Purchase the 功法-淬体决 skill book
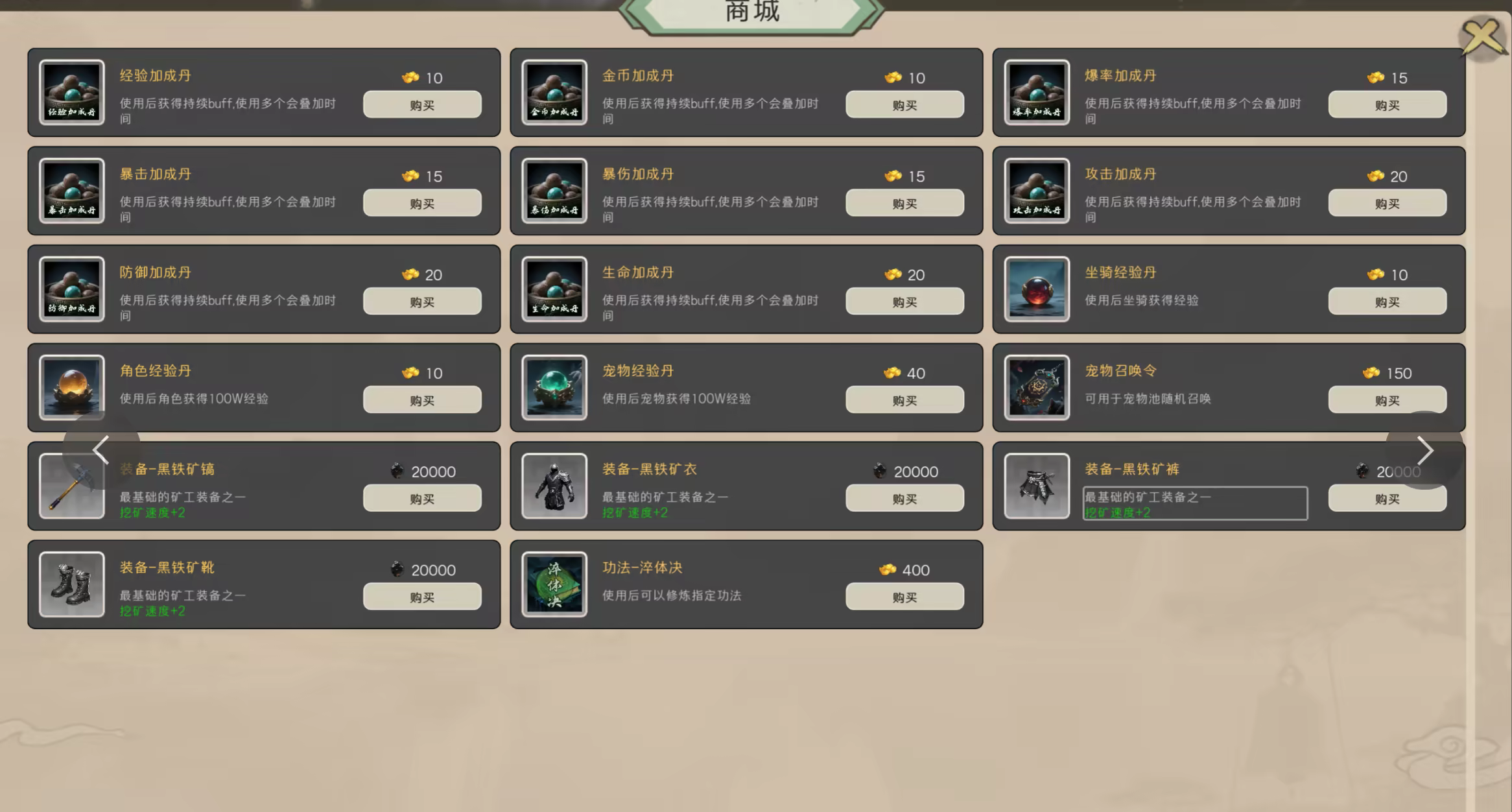Viewport: 1512px width, 812px height. click(904, 596)
